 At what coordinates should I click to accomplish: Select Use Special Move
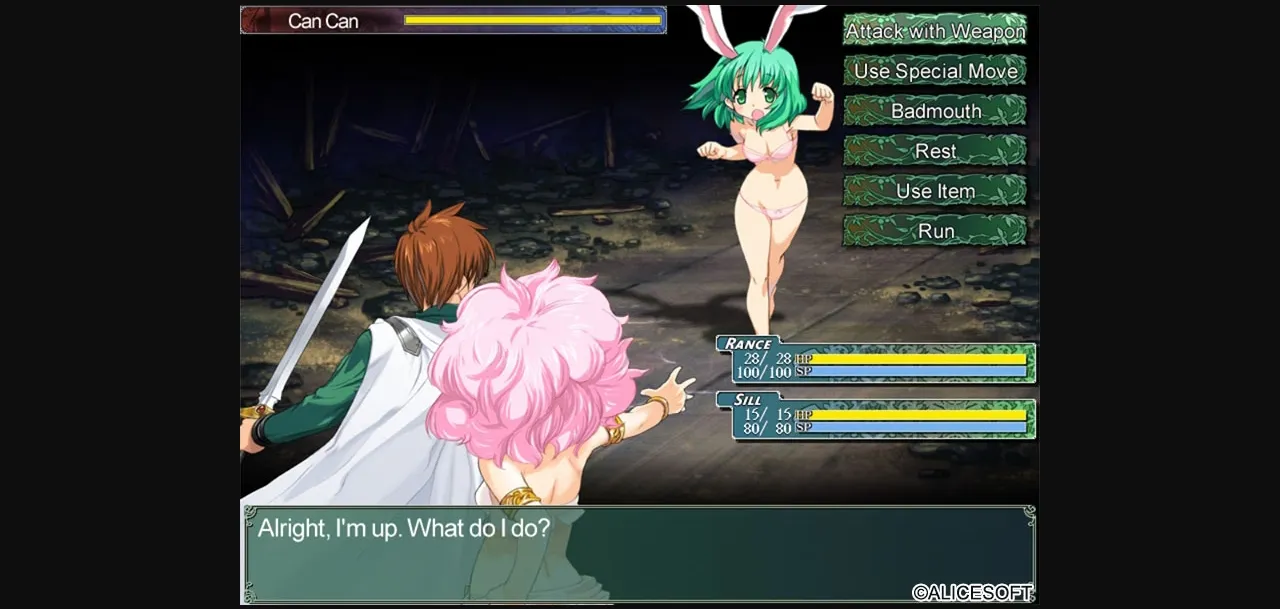pyautogui.click(x=935, y=71)
